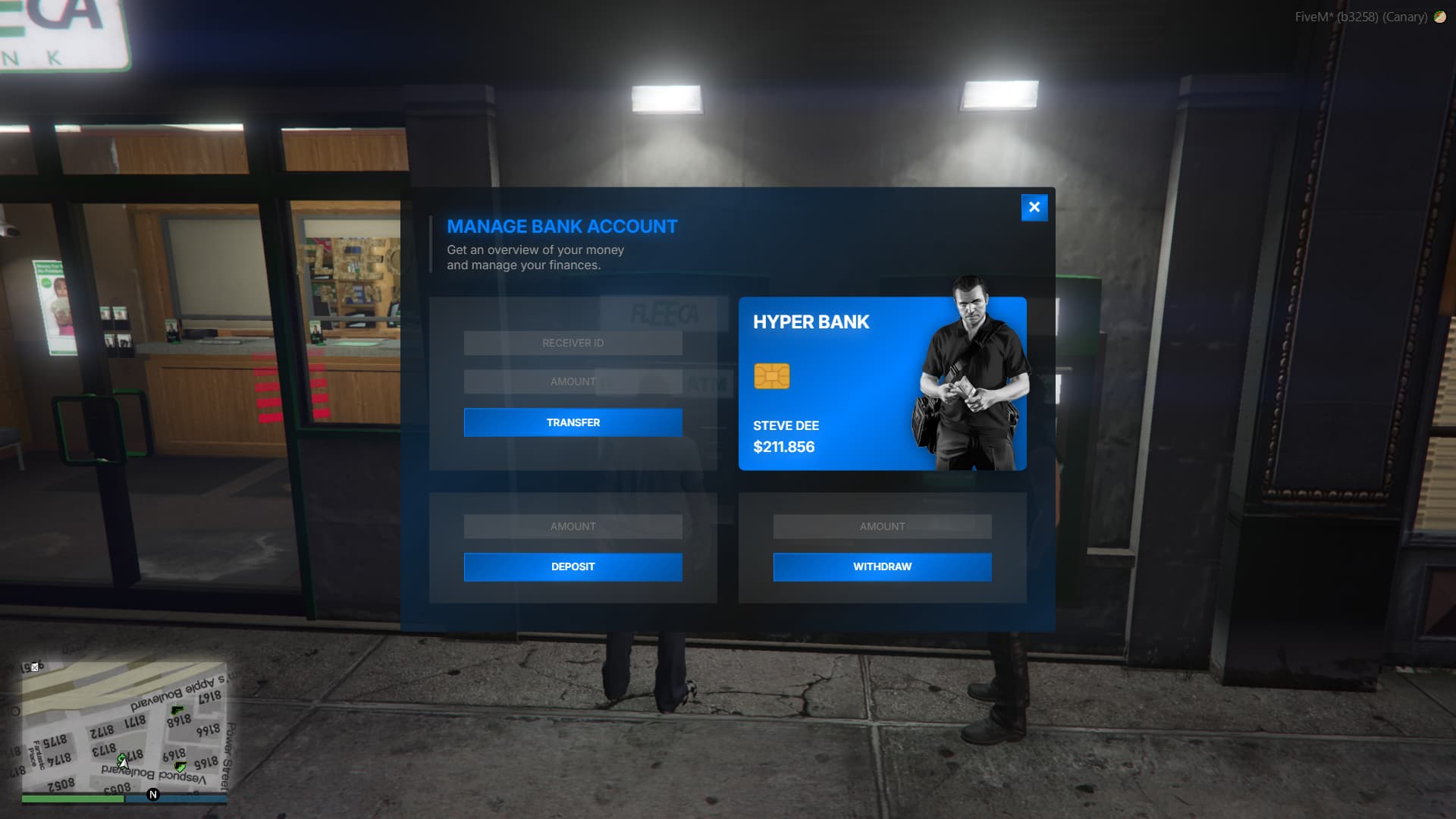Click the Receiver ID input field

[x=573, y=343]
